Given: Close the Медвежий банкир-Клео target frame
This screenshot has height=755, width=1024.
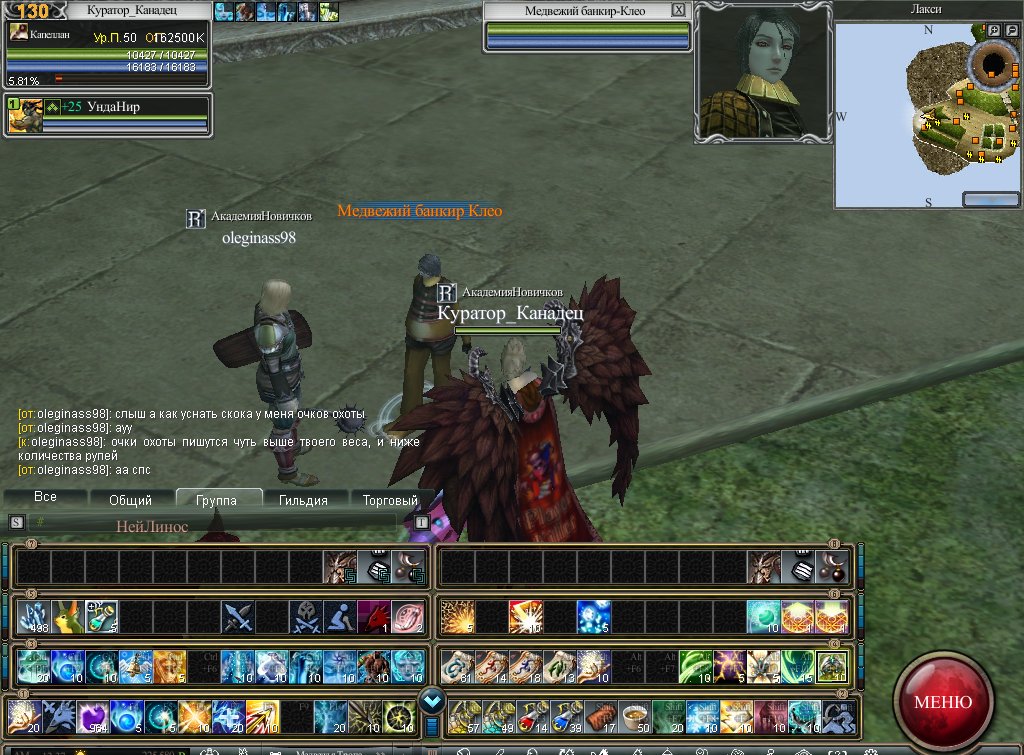Looking at the screenshot, I should (x=679, y=10).
